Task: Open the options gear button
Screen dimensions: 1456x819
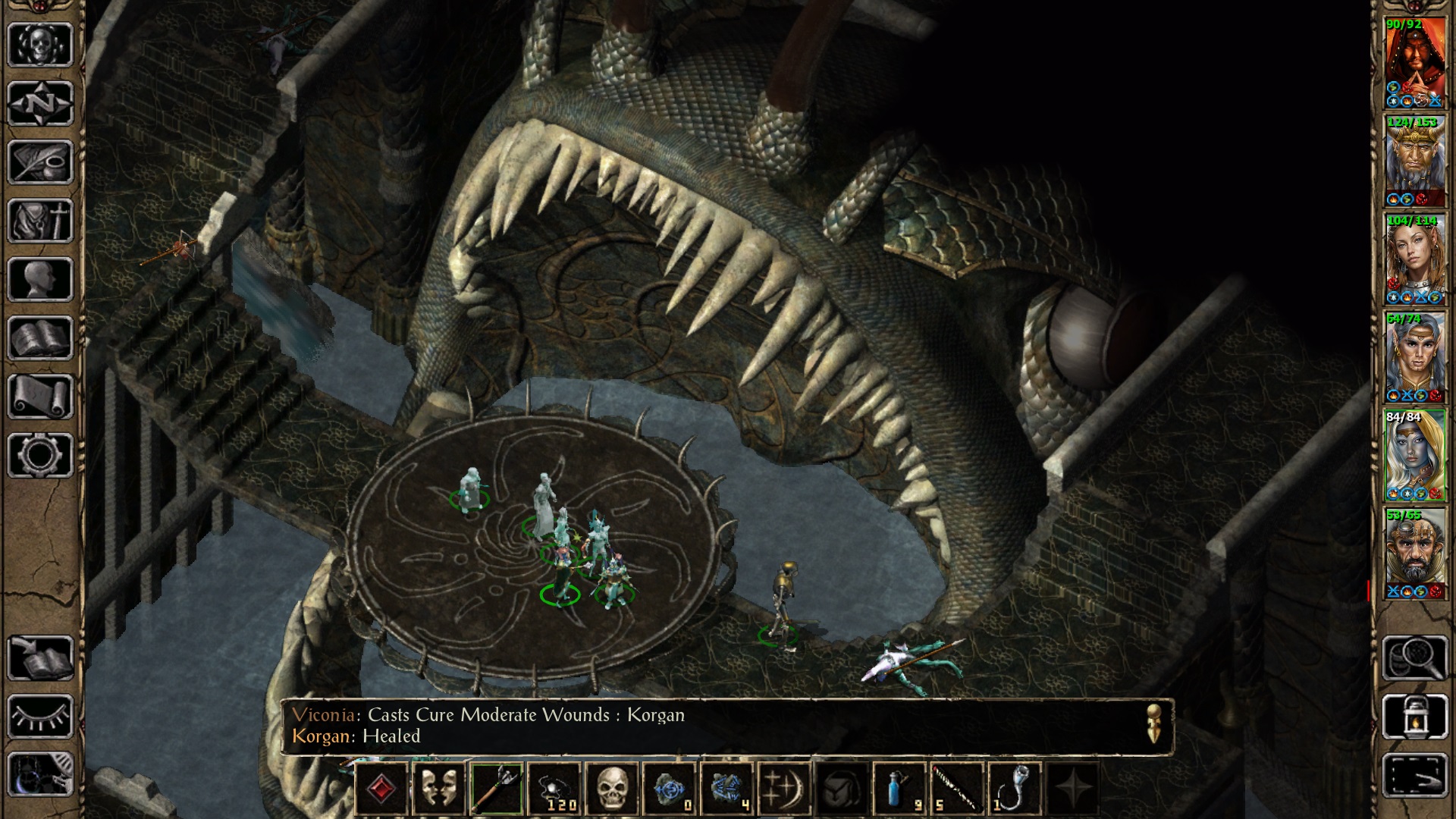Action: 40,455
